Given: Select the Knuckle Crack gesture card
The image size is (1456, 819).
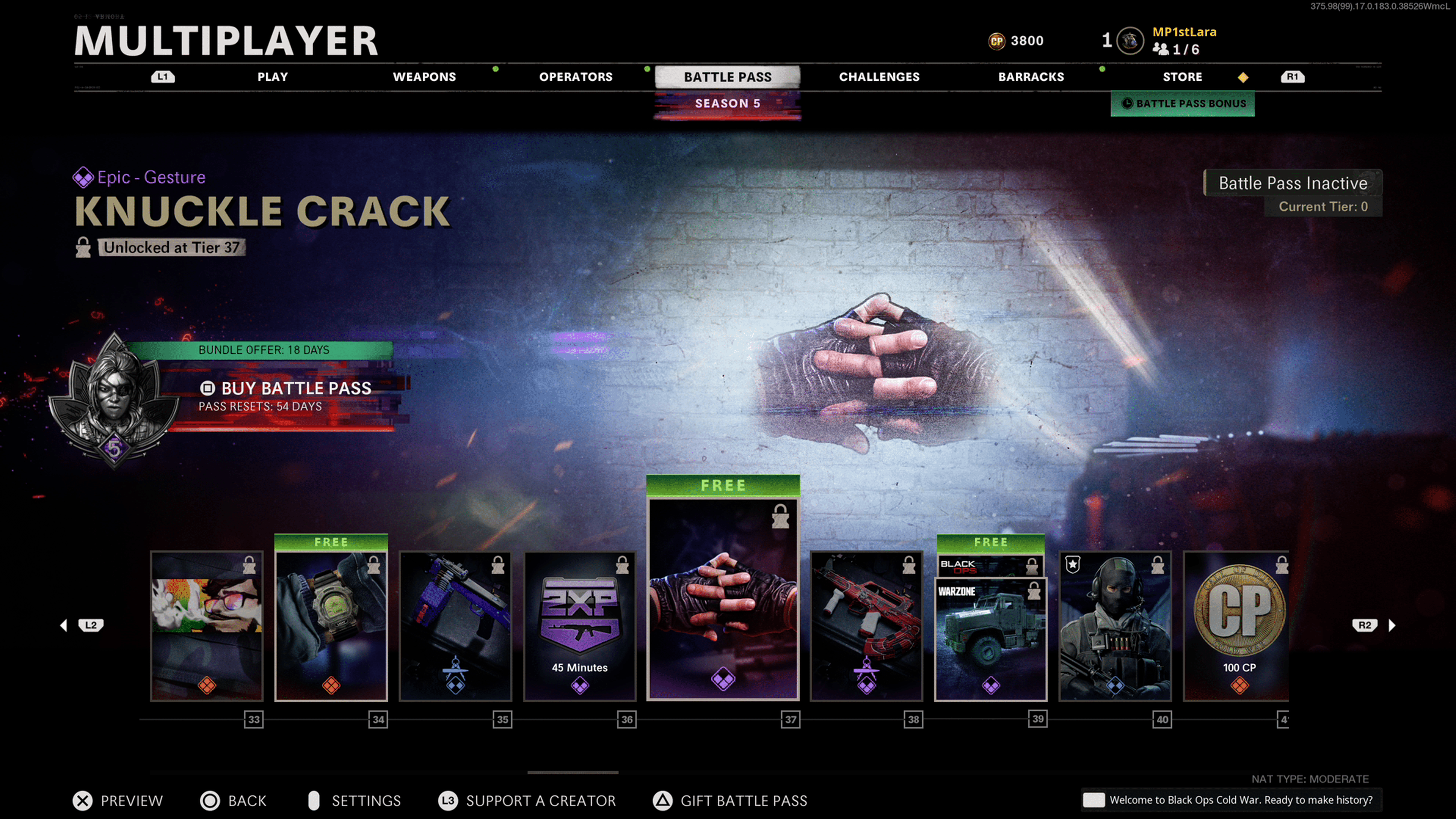Looking at the screenshot, I should tap(723, 599).
